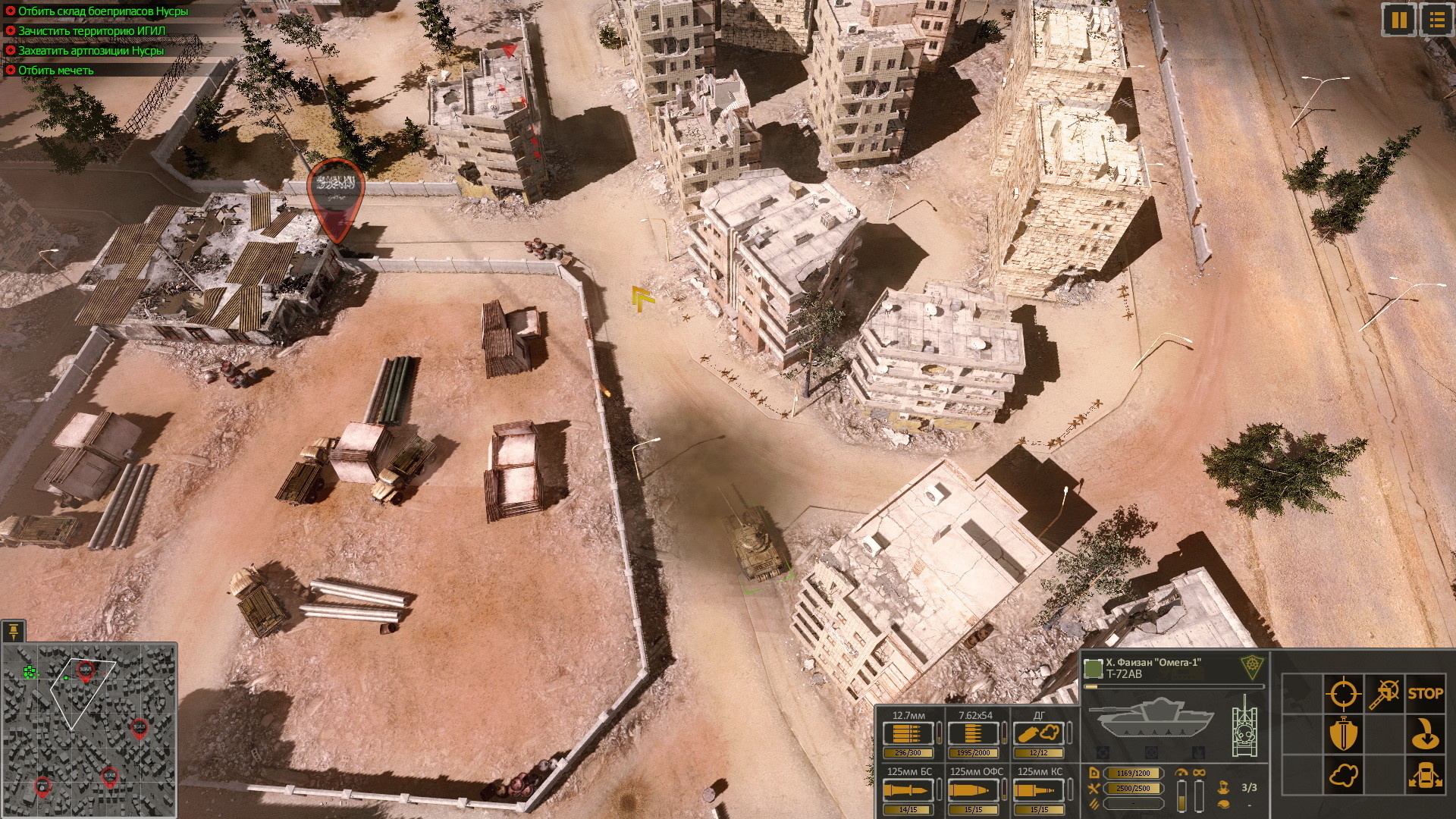The image size is (1456, 819).
Task: Order crew to exit the vehicle
Action: (1425, 776)
